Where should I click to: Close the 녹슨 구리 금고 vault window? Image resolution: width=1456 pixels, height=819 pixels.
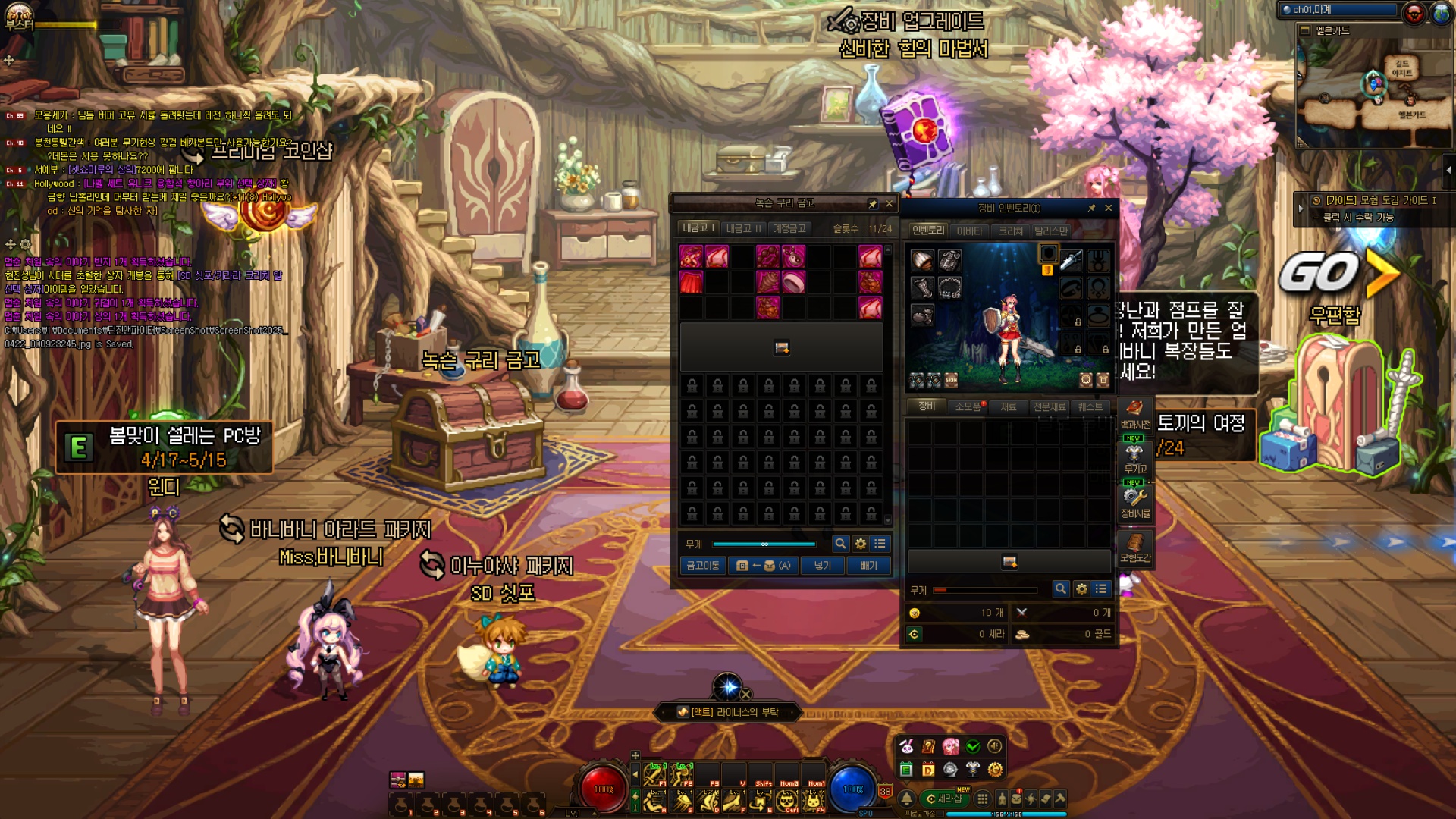(x=890, y=204)
